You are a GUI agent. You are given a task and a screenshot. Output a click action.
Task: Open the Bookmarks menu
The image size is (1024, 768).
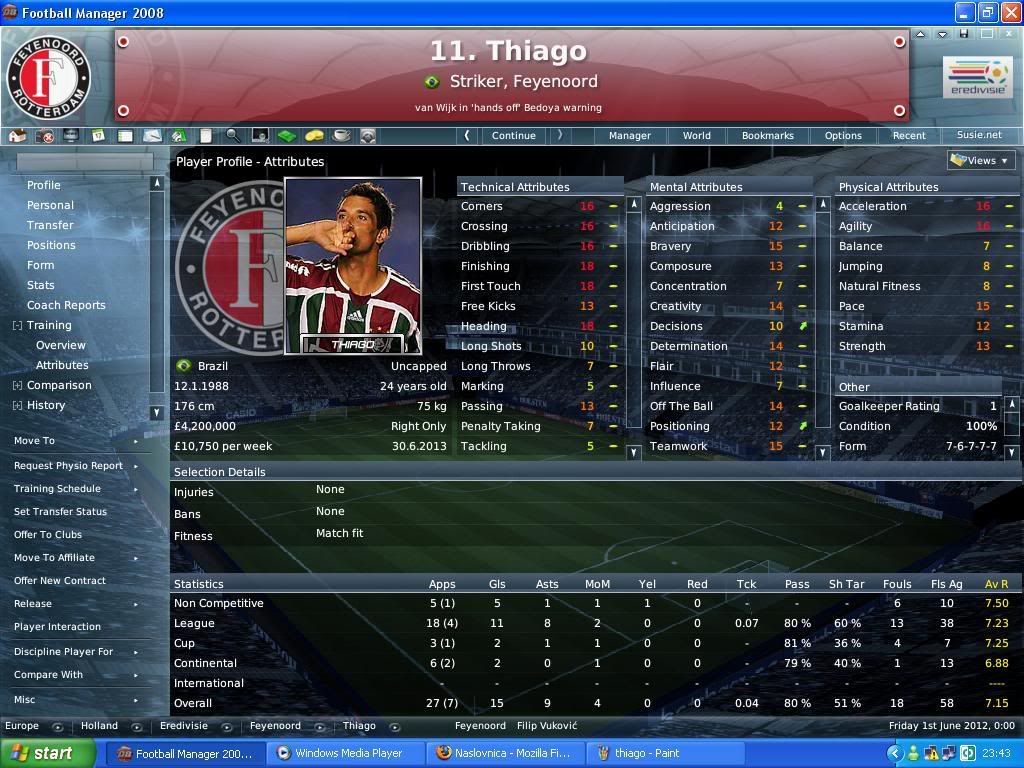pyautogui.click(x=768, y=135)
